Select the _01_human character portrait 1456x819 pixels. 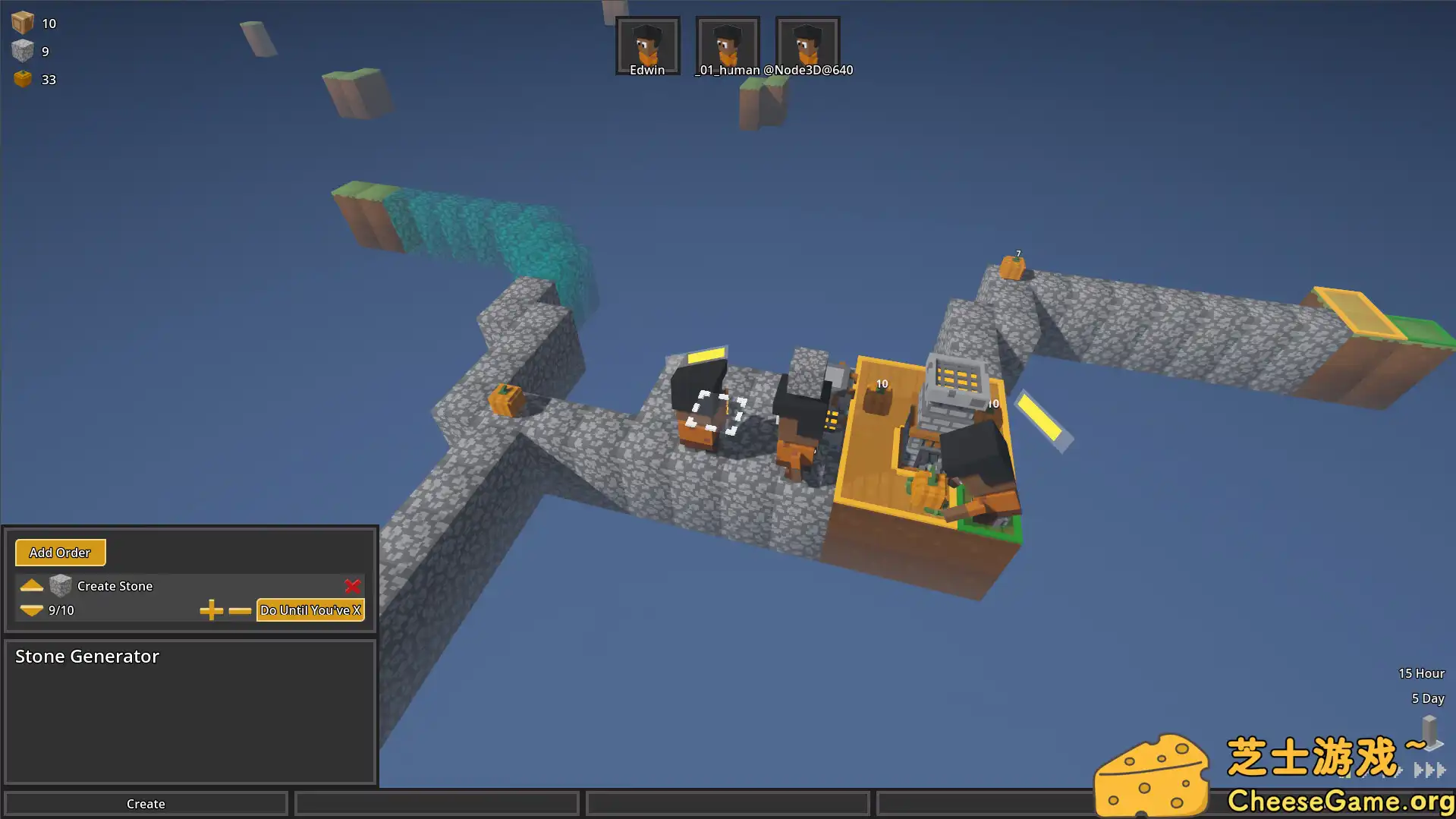[x=727, y=44]
